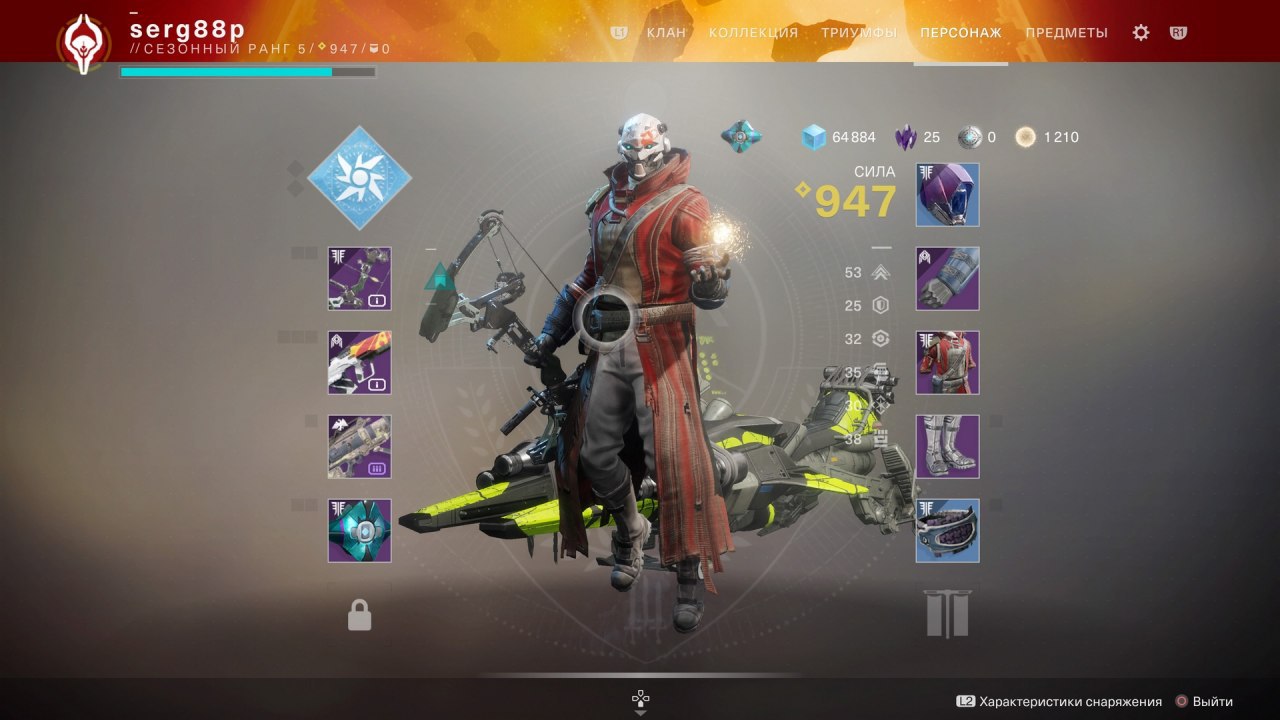Viewport: 1280px width, 720px height.
Task: Open the warlock bond class item slot
Action: pos(947,531)
